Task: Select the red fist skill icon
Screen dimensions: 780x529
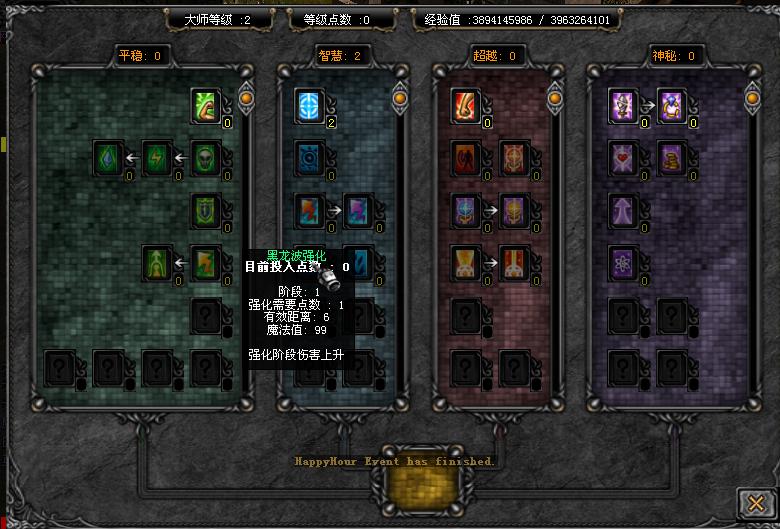Action: (x=465, y=105)
